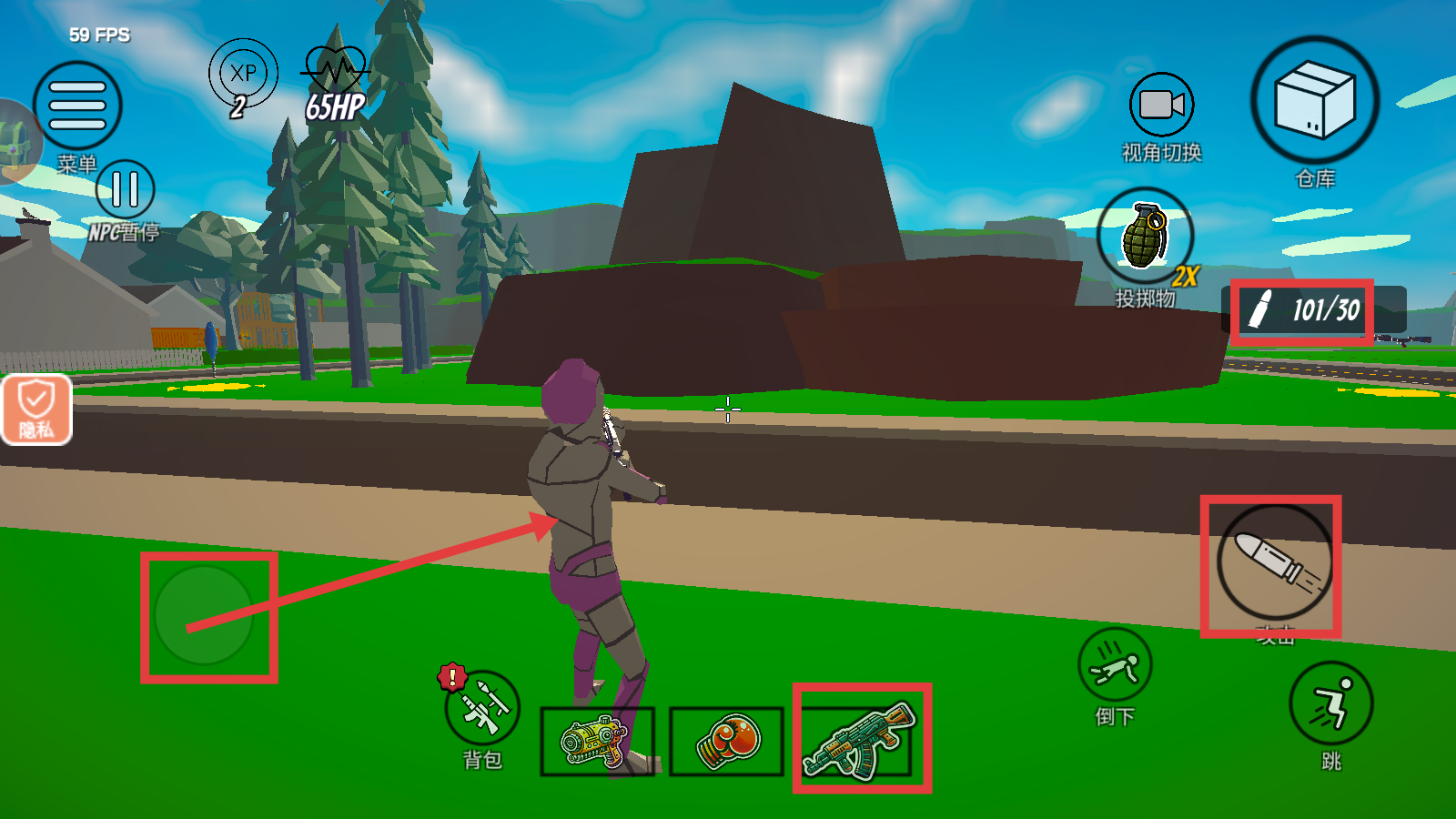Equip the red boxing gloves slot
Screen dimensions: 1456x819
pyautogui.click(x=726, y=741)
